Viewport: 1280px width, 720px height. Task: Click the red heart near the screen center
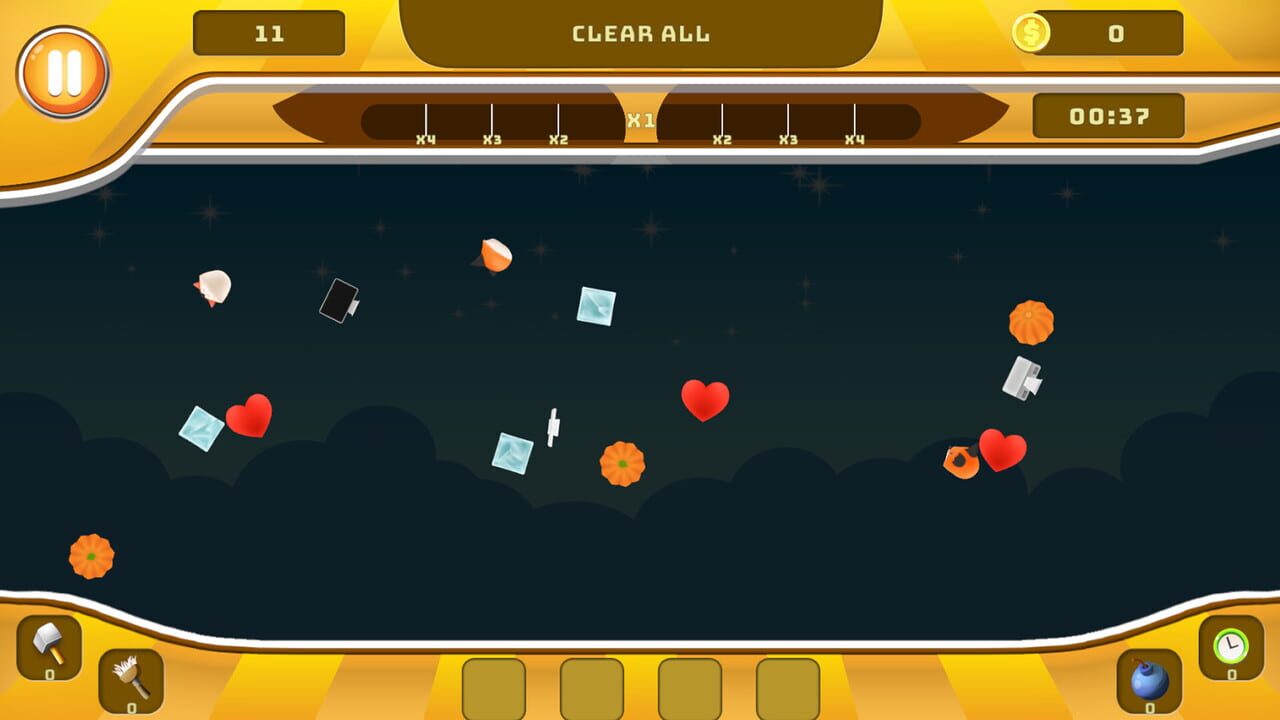pyautogui.click(x=706, y=400)
